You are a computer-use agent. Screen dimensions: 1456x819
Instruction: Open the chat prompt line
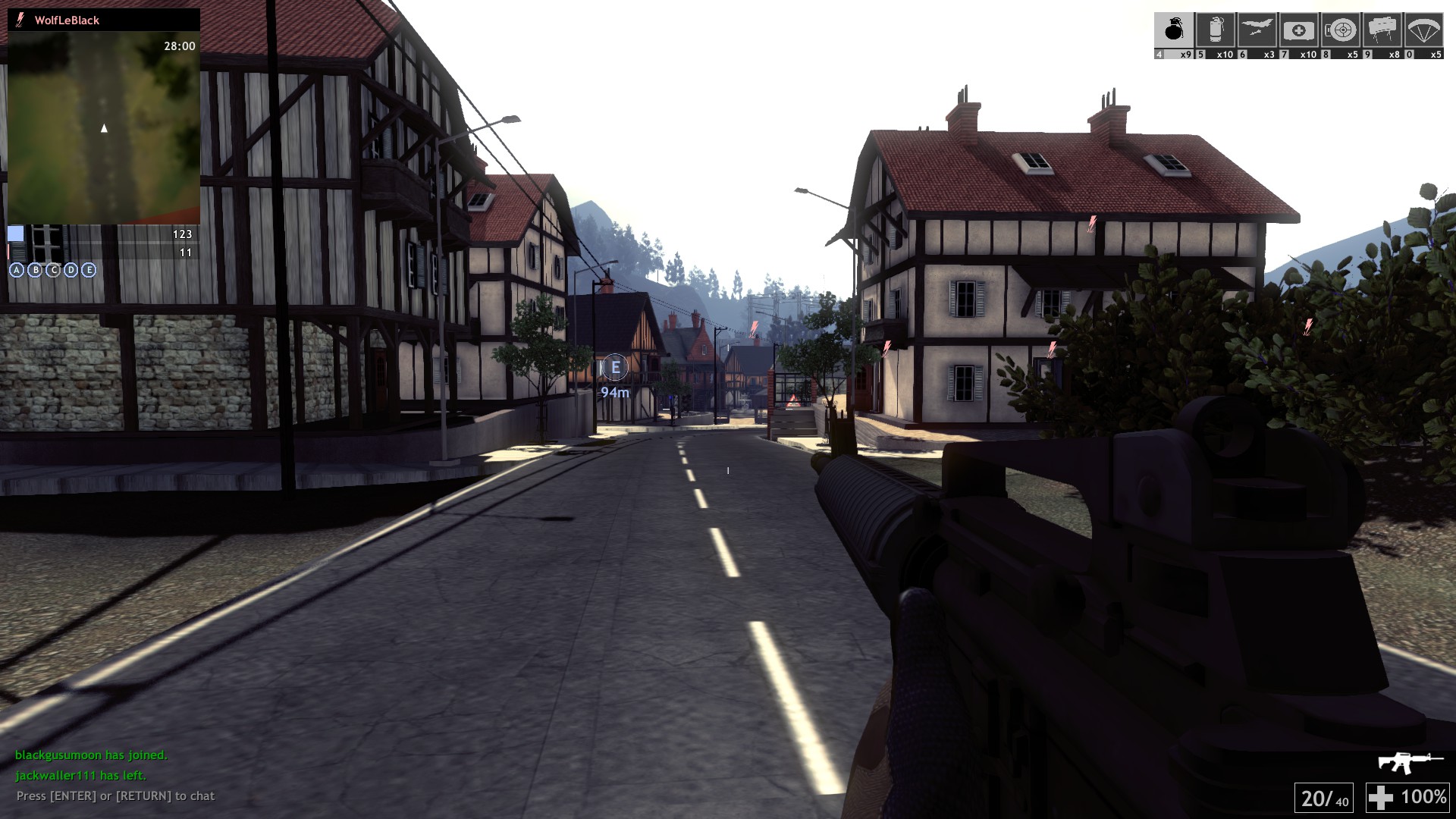(x=115, y=796)
